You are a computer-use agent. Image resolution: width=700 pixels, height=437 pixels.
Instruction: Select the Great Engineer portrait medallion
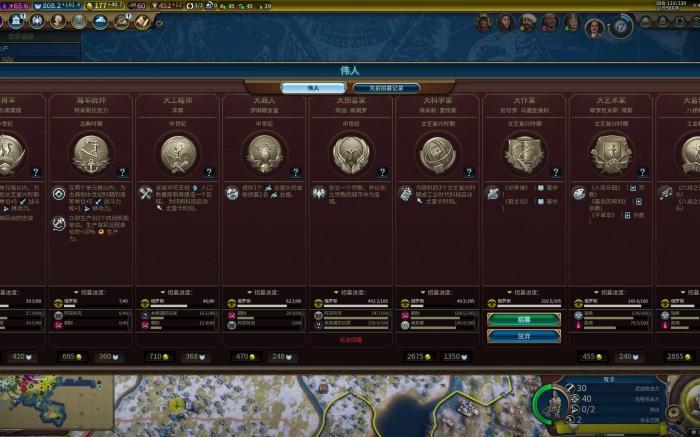click(x=179, y=154)
